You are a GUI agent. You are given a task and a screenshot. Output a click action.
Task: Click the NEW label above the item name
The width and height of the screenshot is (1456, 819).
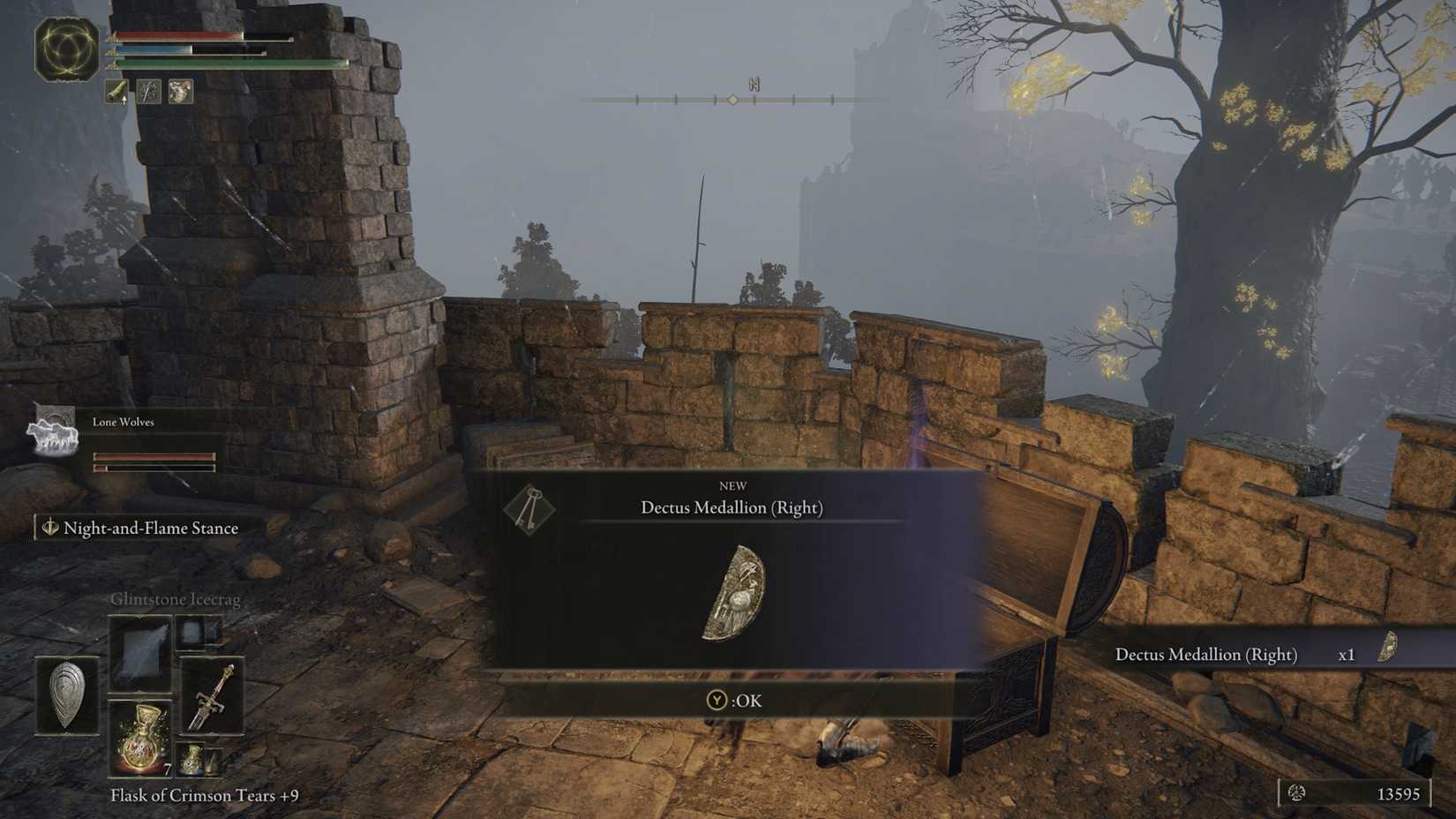coord(735,485)
